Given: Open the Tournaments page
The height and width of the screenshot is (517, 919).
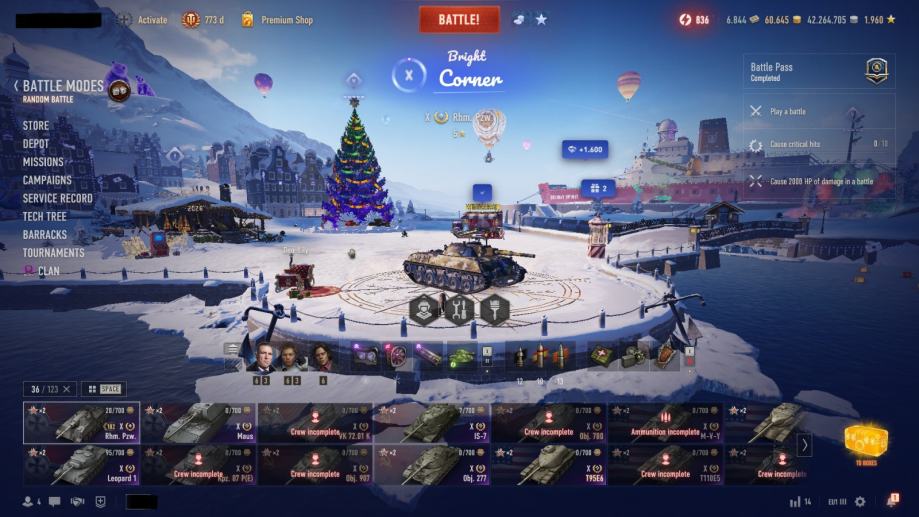Looking at the screenshot, I should 53,252.
